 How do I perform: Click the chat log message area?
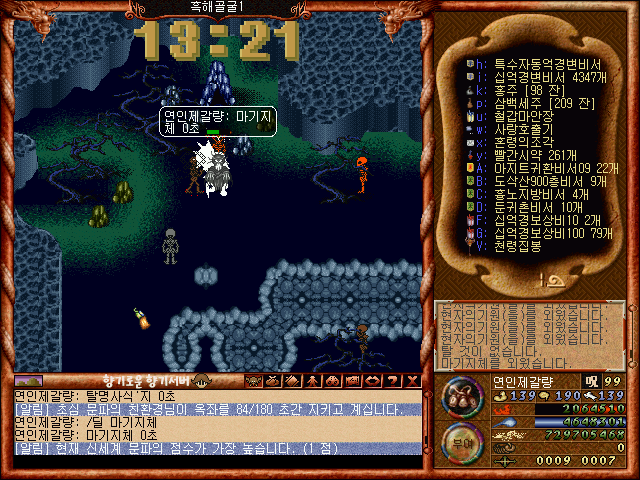(x=220, y=422)
